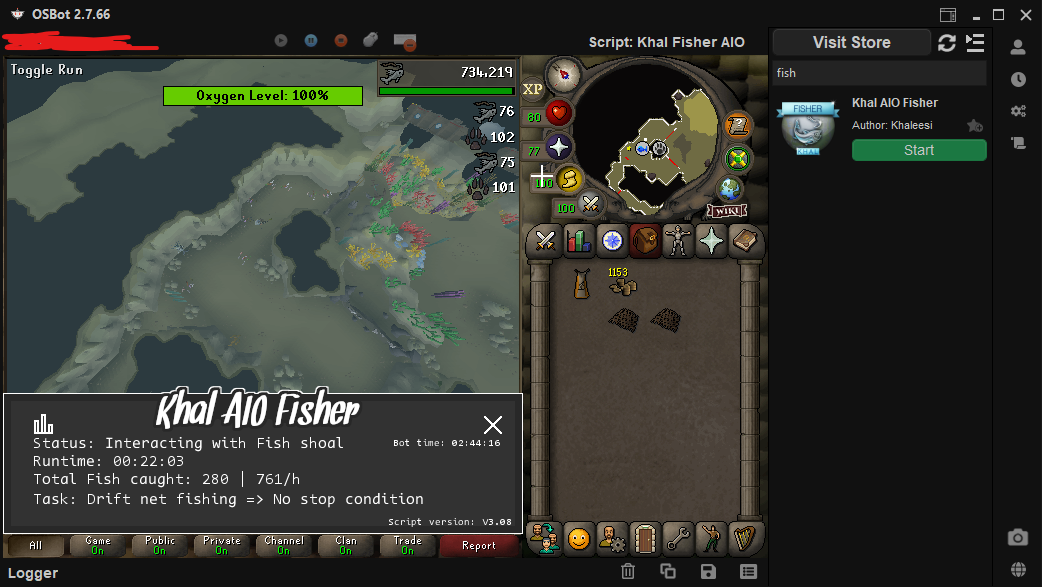Toggle the Public chat filter

160,545
